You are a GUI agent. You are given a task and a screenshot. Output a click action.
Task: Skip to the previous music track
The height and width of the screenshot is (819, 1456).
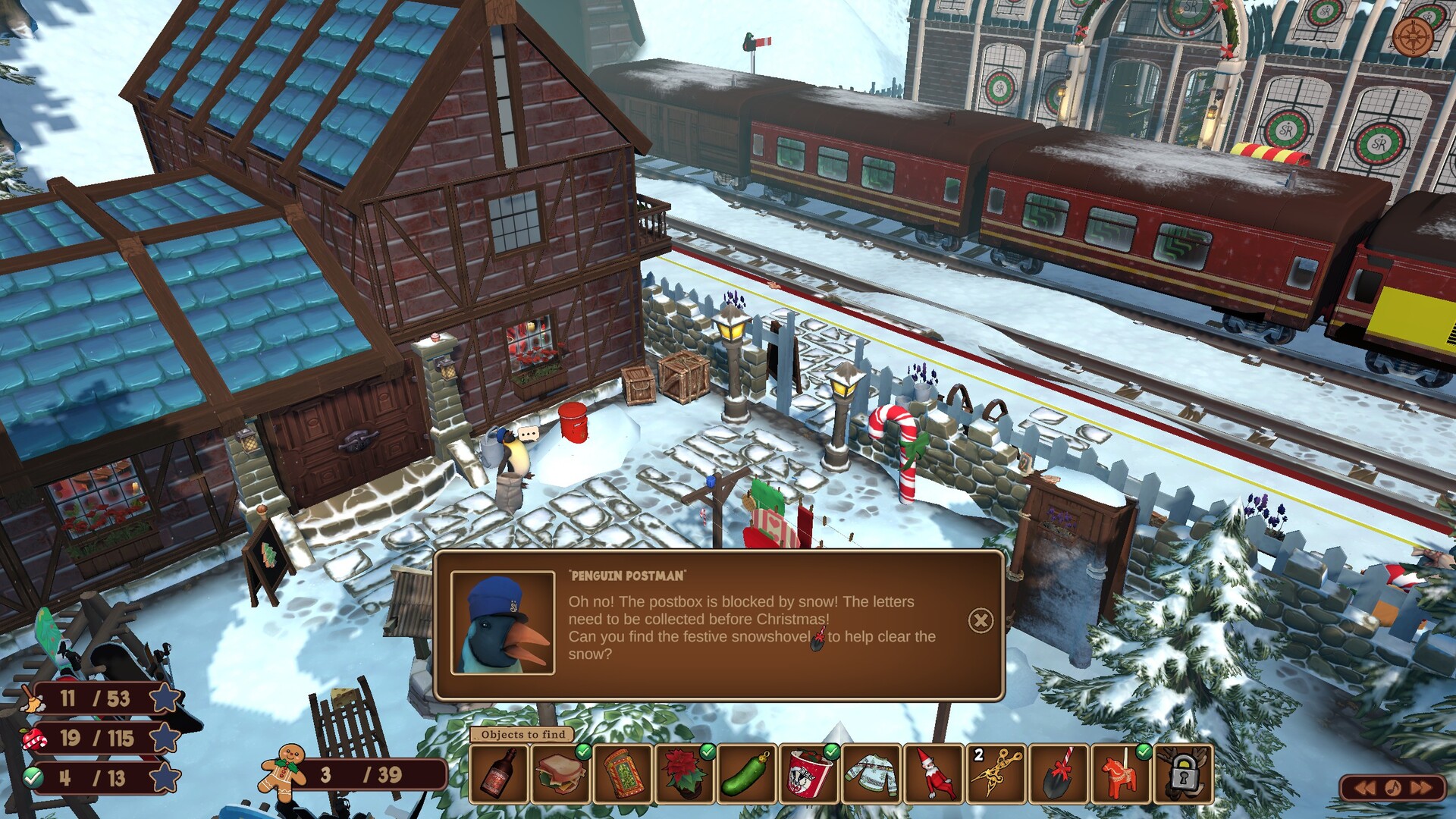click(1365, 788)
